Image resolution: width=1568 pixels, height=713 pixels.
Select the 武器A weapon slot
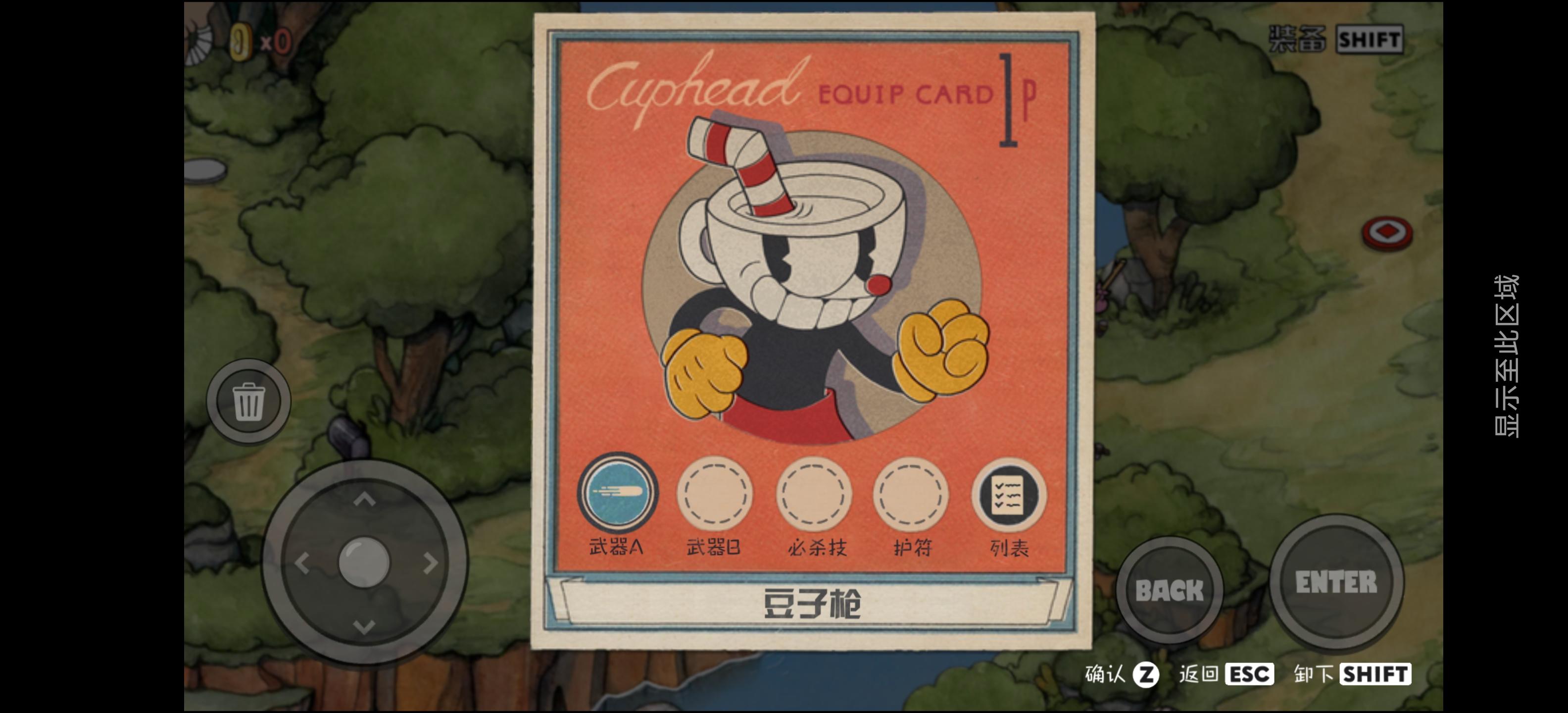(617, 495)
